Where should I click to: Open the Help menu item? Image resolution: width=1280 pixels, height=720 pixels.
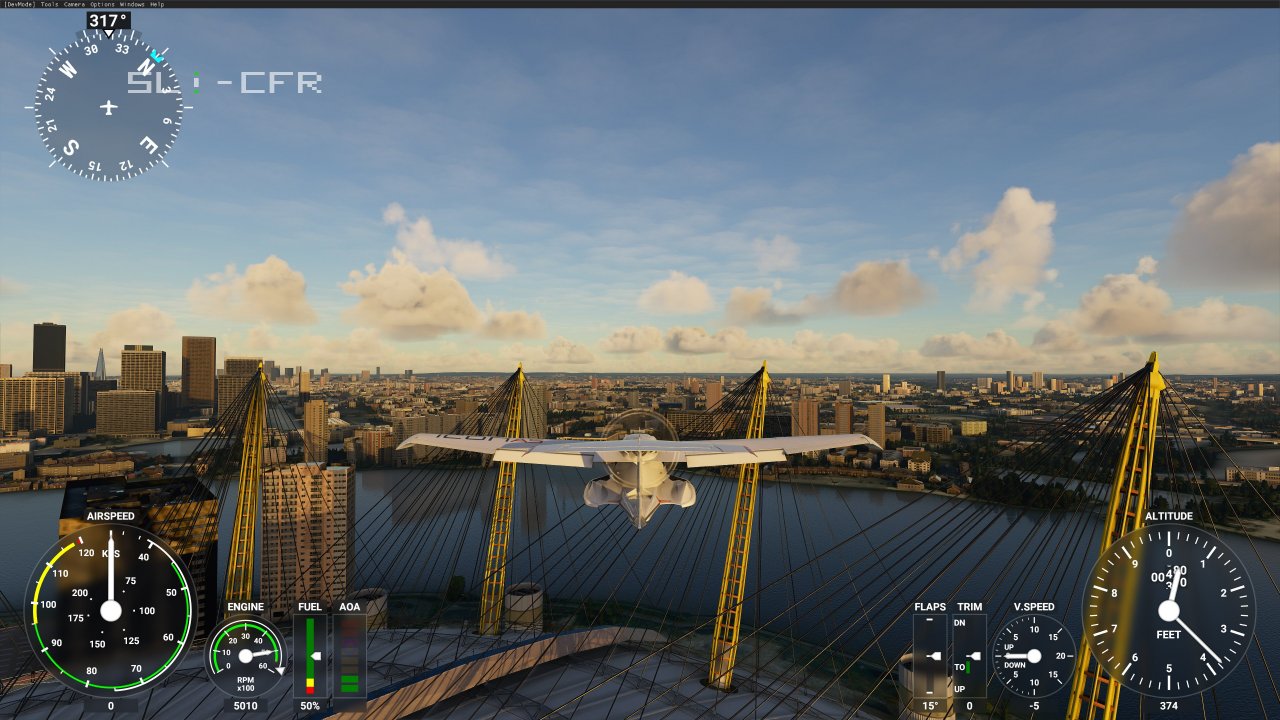pyautogui.click(x=156, y=4)
